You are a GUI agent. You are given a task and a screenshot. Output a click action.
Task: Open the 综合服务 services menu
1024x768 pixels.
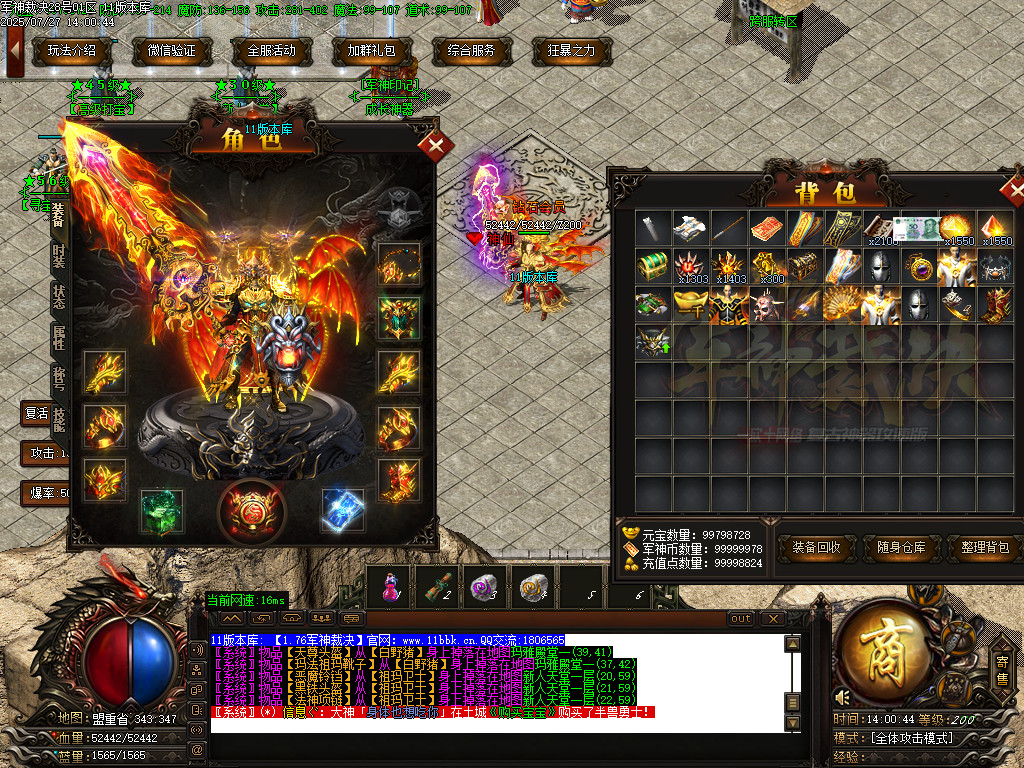pyautogui.click(x=472, y=50)
